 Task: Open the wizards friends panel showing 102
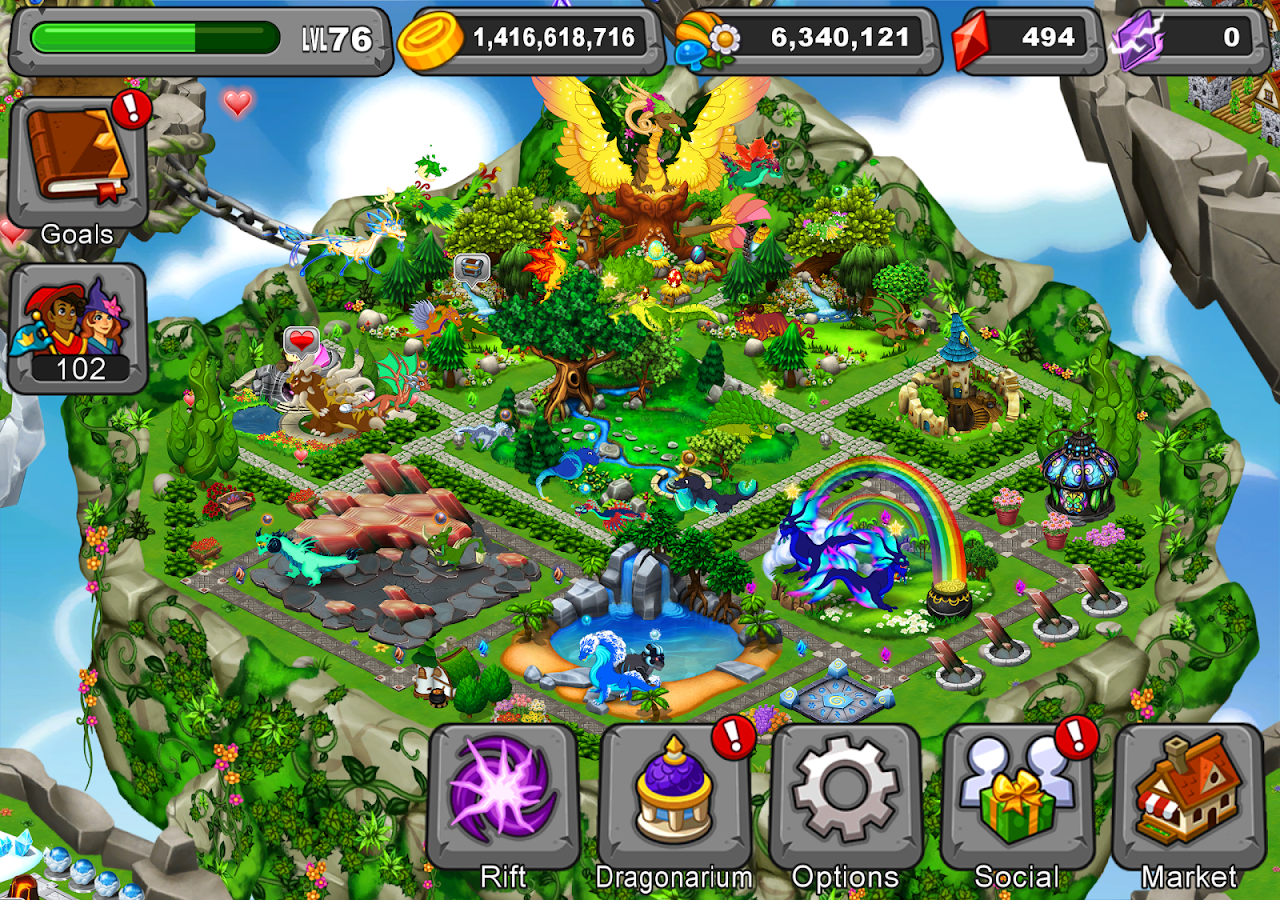[78, 327]
